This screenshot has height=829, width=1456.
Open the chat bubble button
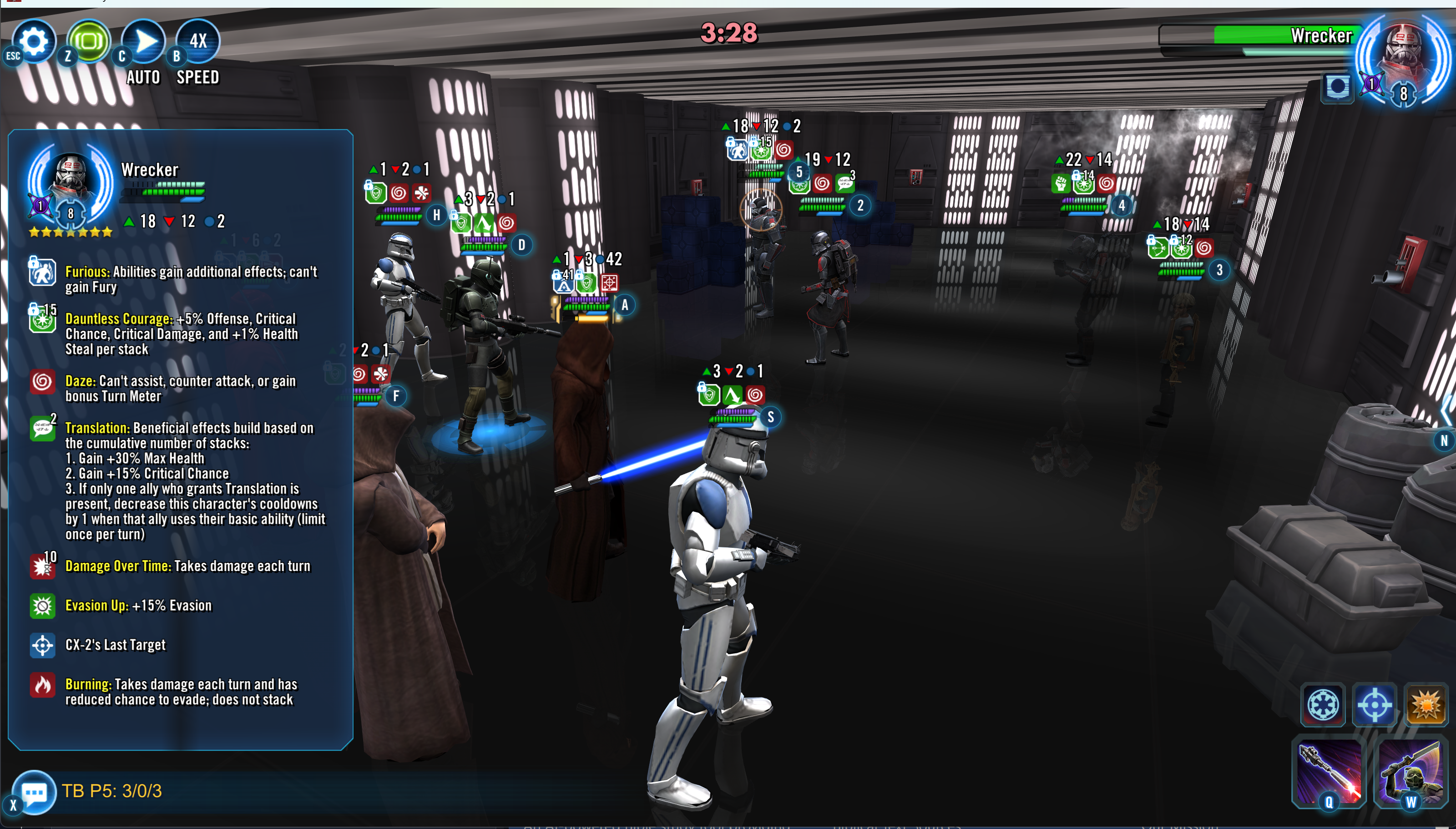34,791
